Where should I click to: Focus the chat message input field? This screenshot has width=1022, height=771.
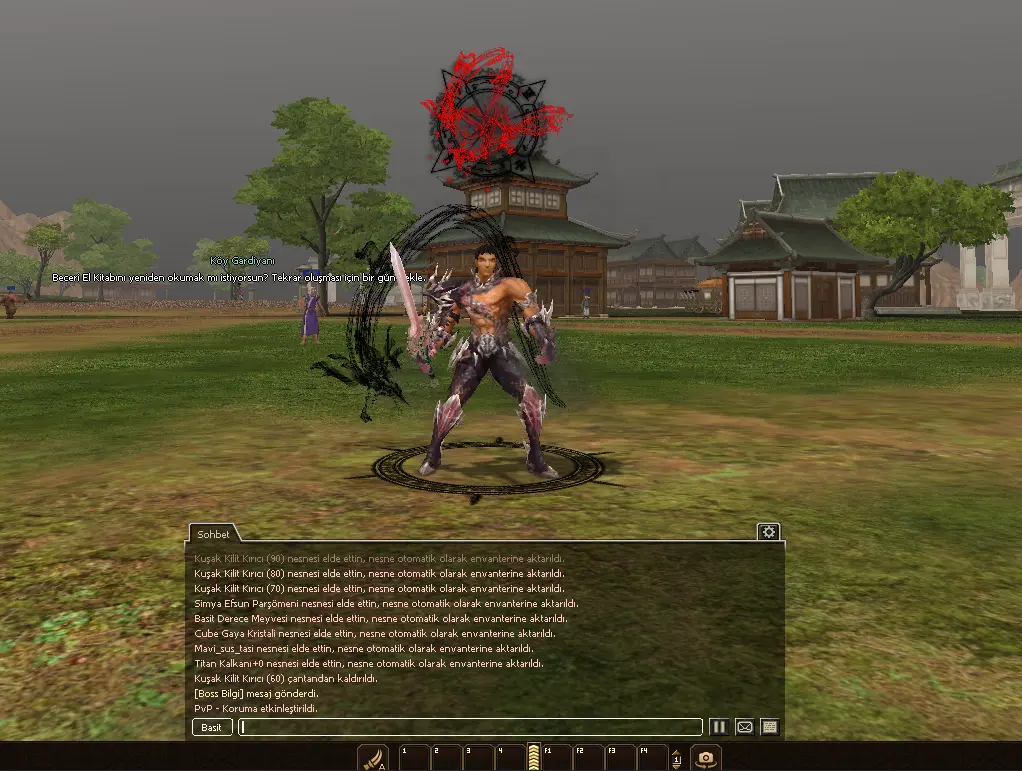(x=470, y=727)
